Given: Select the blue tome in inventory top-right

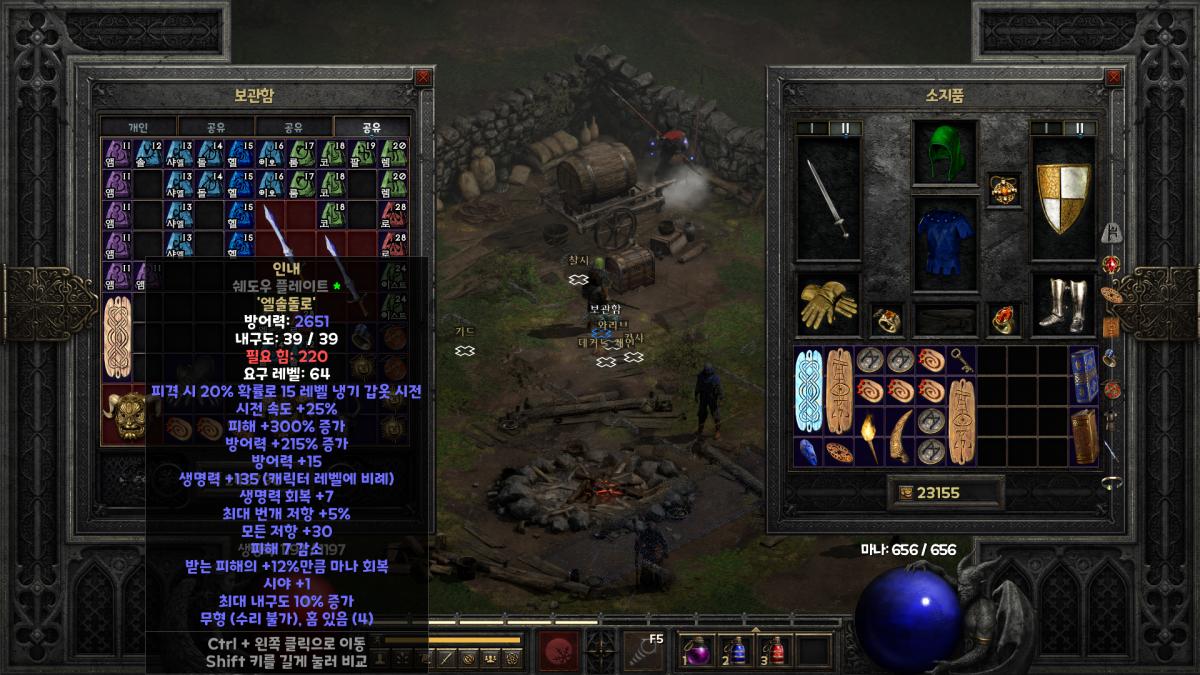Looking at the screenshot, I should 1083,373.
